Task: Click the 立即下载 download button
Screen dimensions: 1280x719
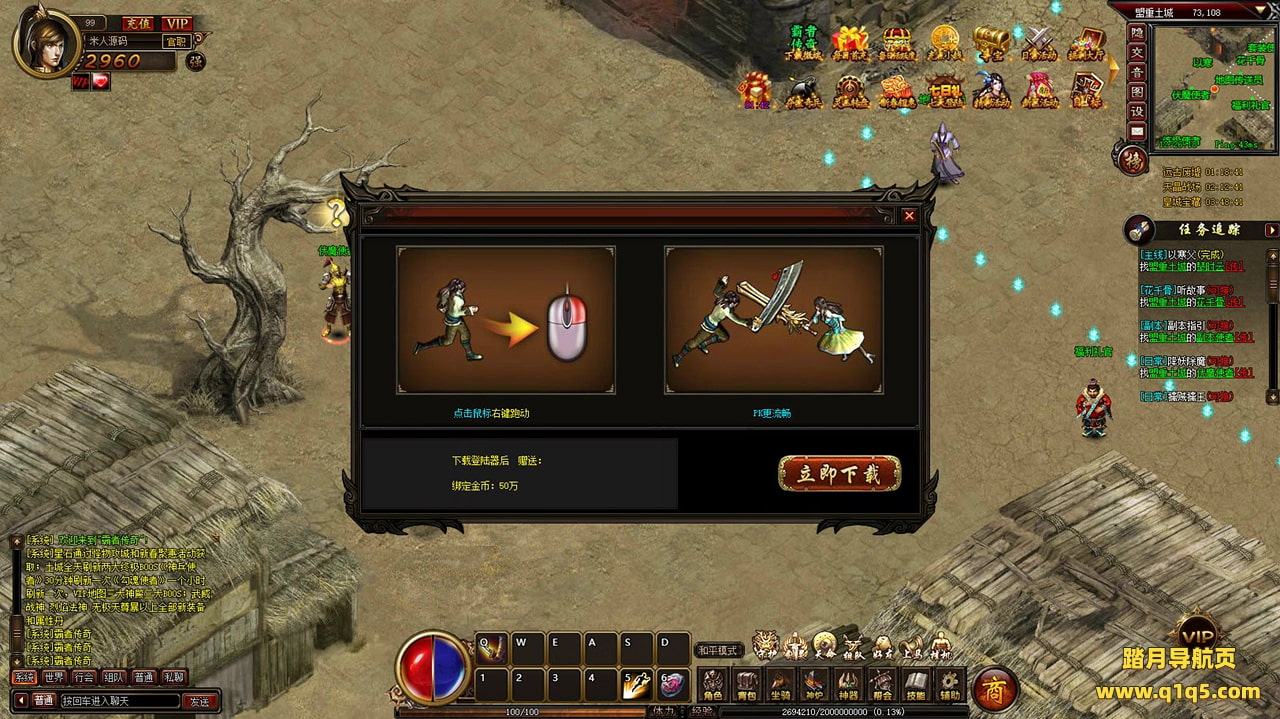Action: [839, 474]
